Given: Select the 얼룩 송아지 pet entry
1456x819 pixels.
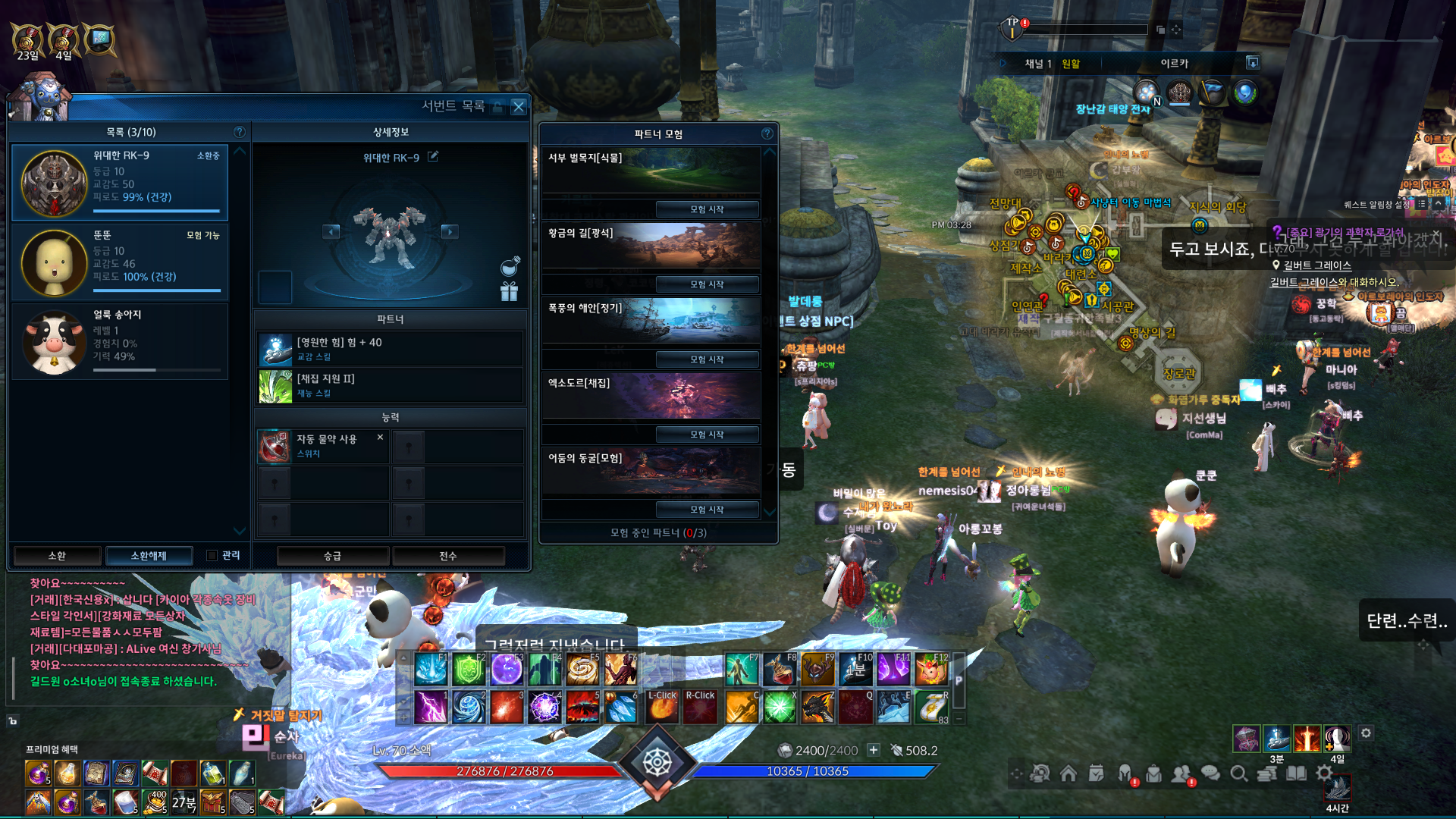Looking at the screenshot, I should (x=121, y=340).
